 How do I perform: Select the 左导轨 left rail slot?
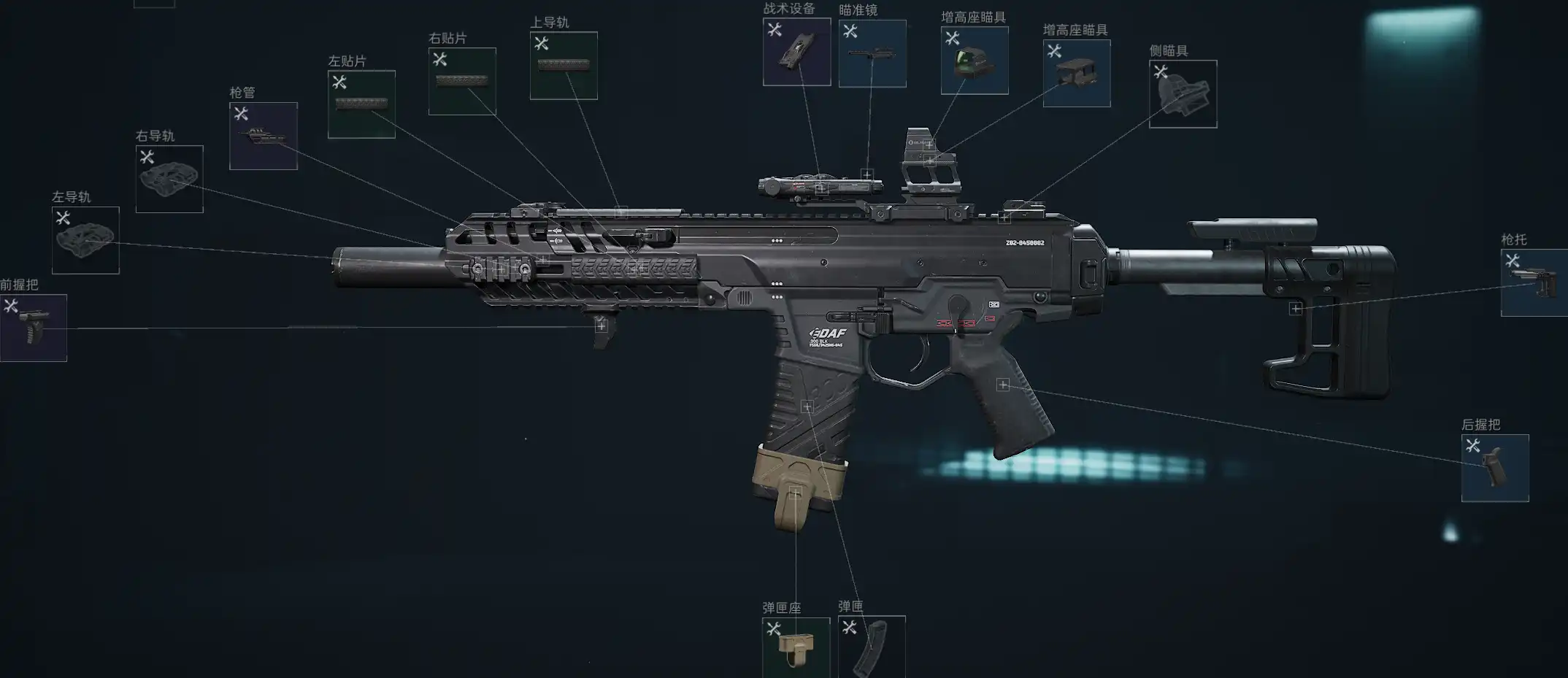[85, 240]
